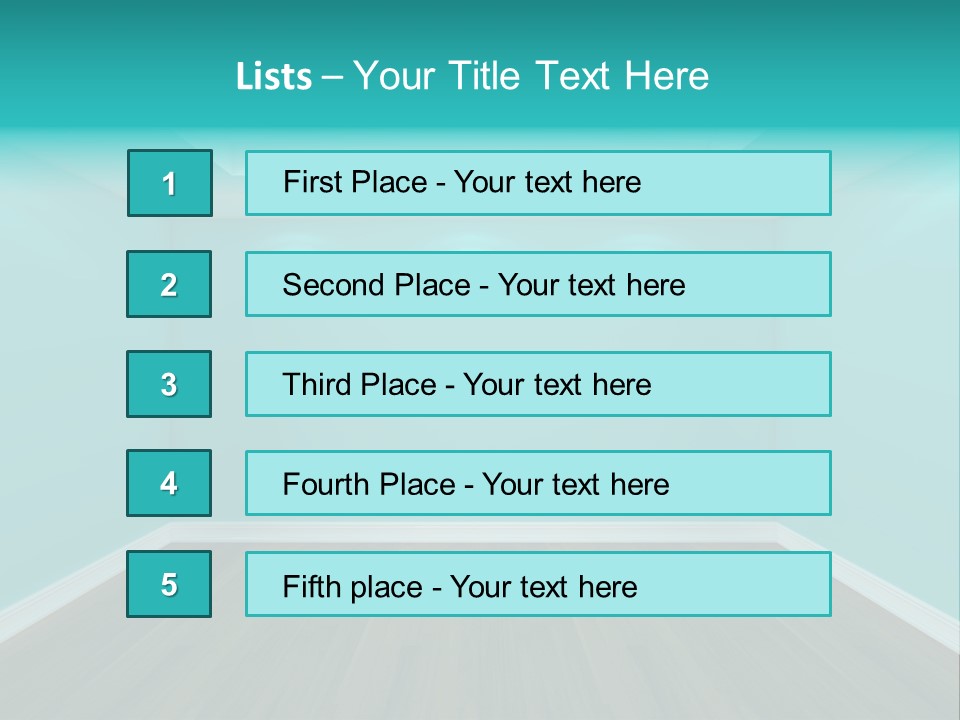Select the number 5 box

(169, 584)
